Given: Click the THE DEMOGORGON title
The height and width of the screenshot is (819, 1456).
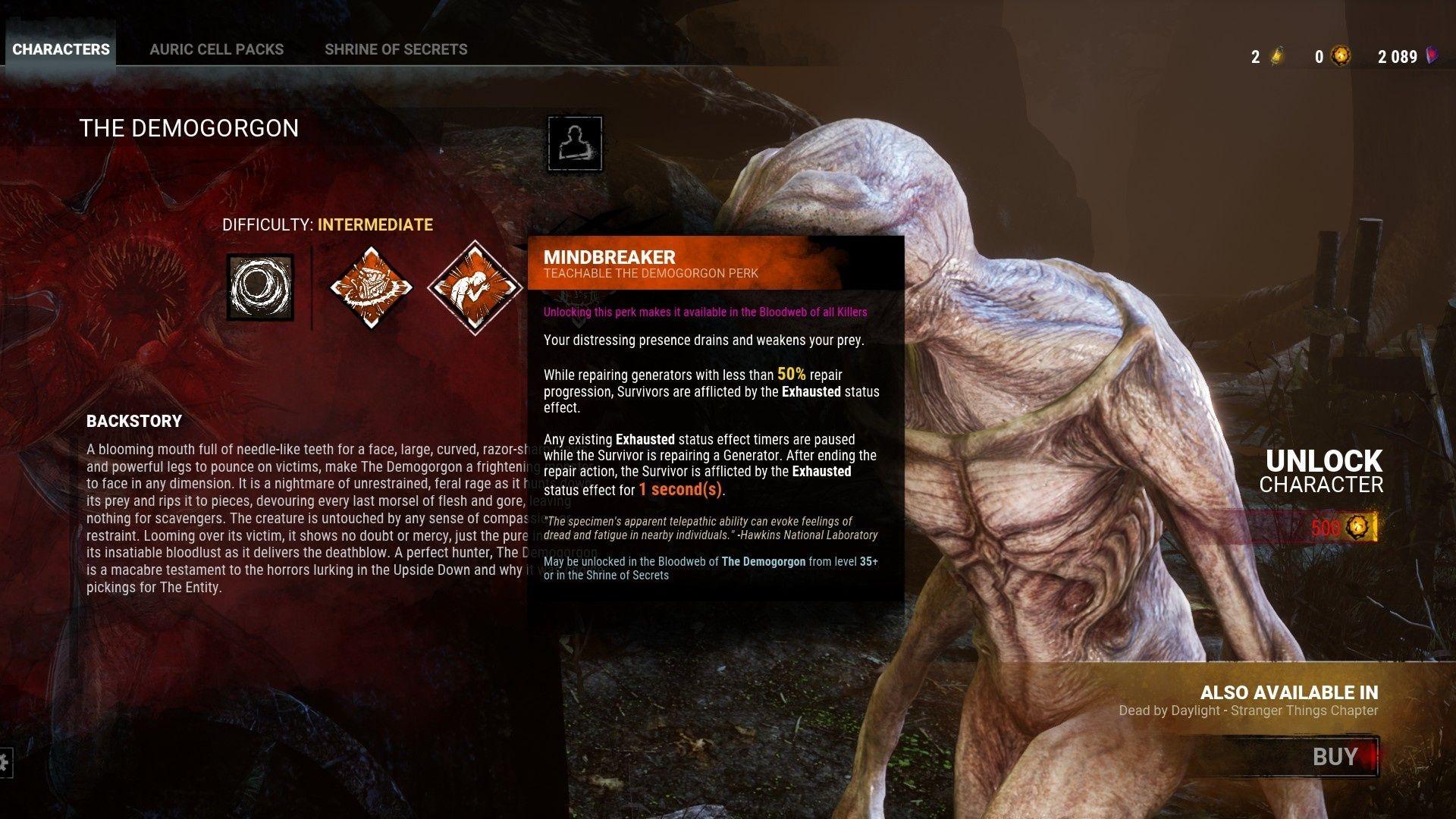Looking at the screenshot, I should 189,127.
